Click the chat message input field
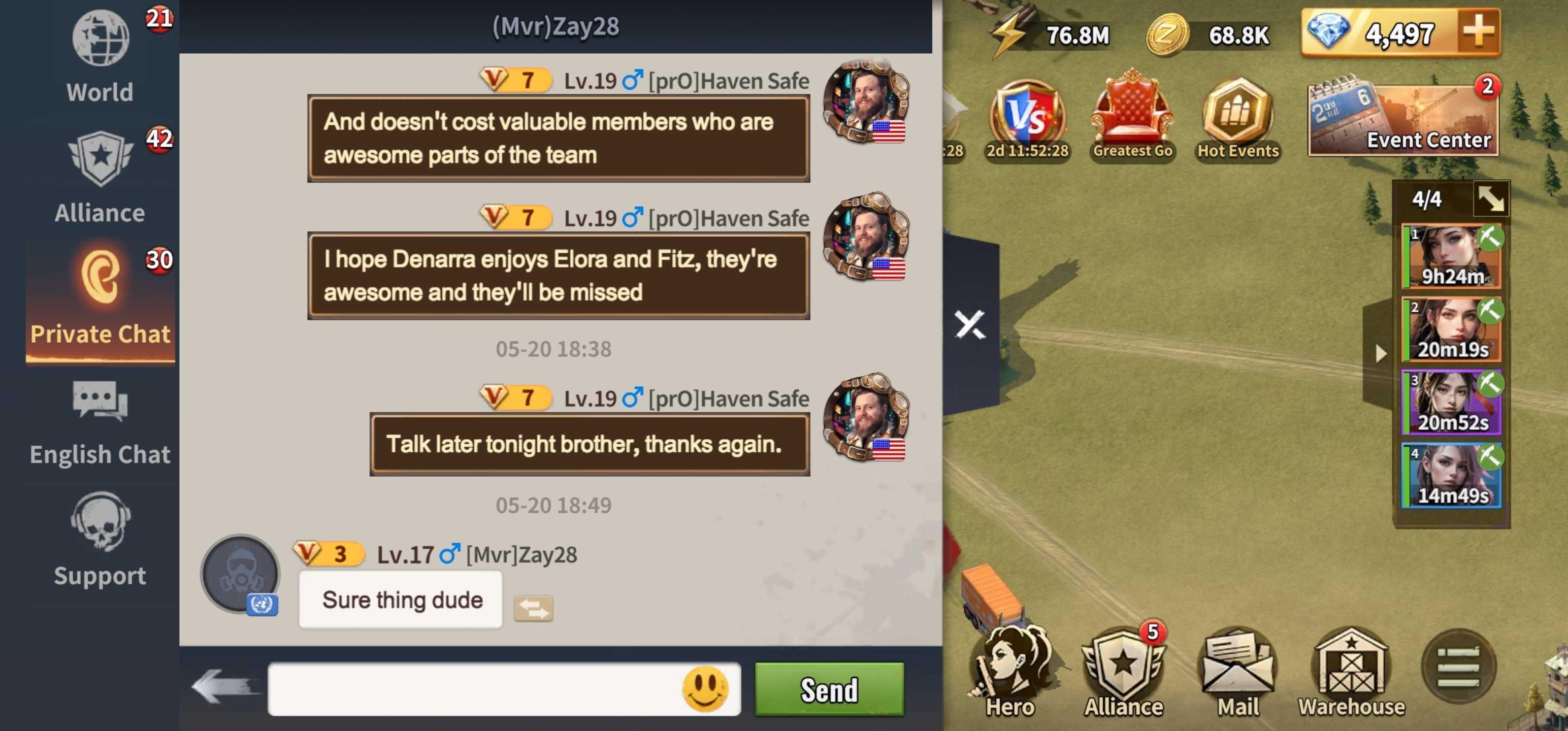 (x=475, y=689)
